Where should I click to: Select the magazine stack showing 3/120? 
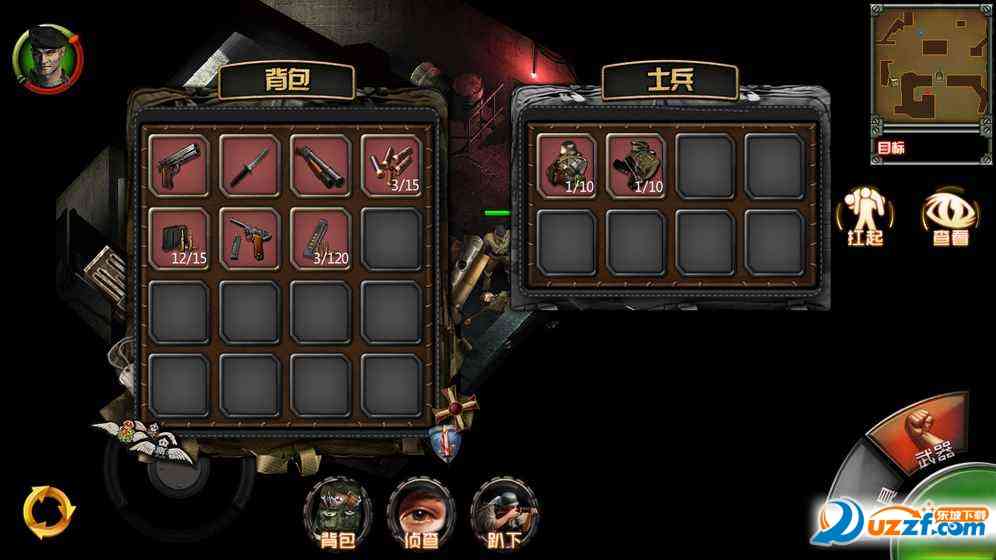click(321, 238)
